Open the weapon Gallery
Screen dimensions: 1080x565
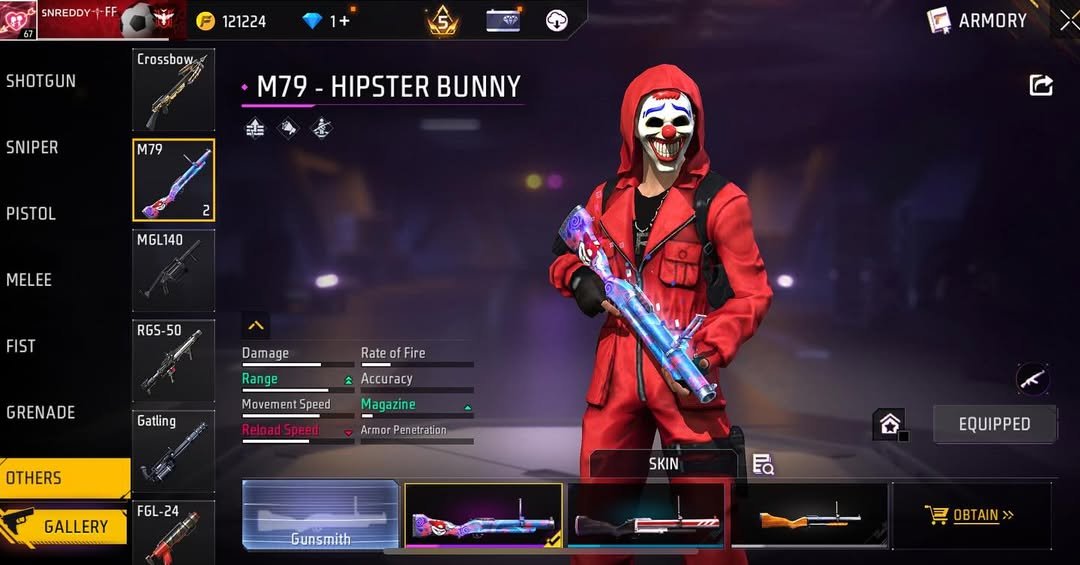(x=66, y=526)
